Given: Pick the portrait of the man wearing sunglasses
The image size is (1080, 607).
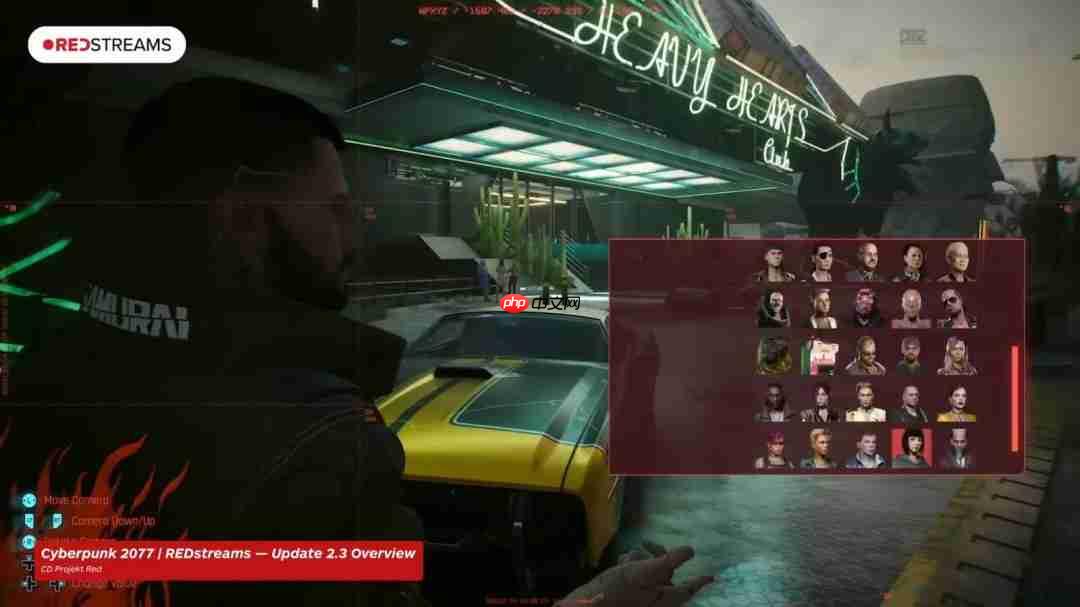Looking at the screenshot, I should coord(956,309).
